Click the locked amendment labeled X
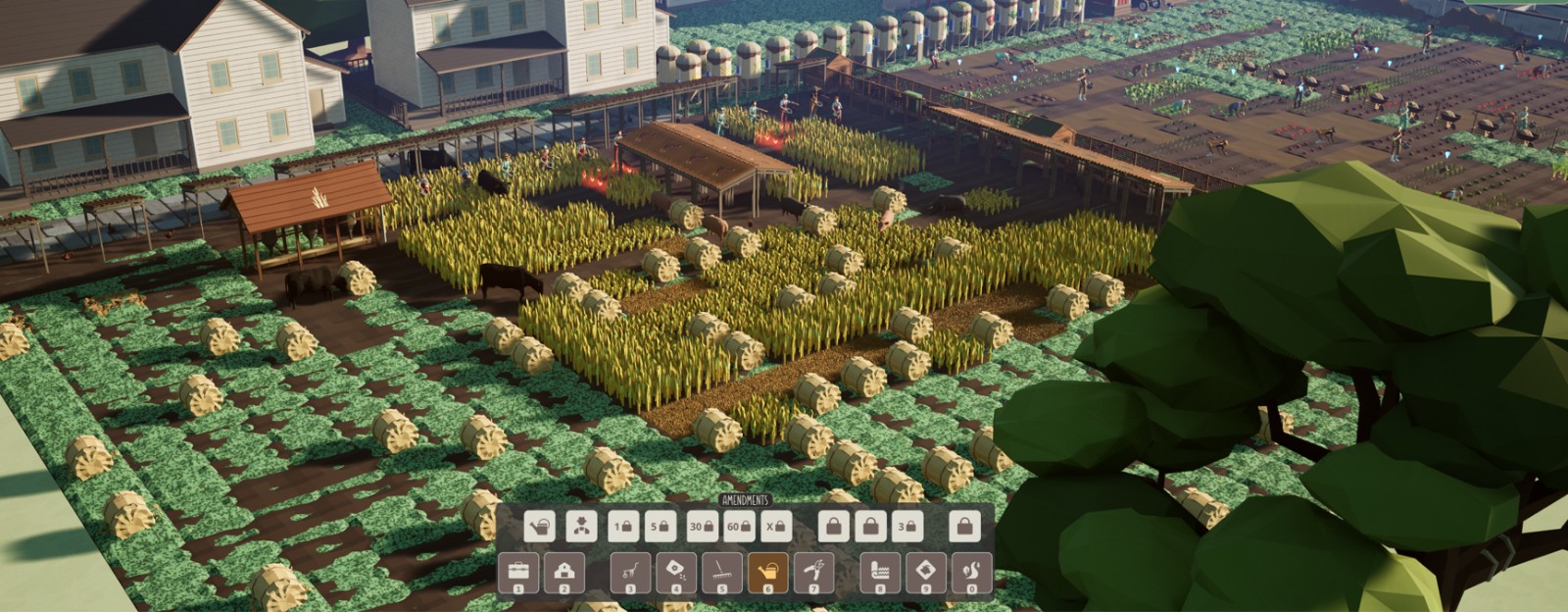The image size is (1568, 612). 776,527
